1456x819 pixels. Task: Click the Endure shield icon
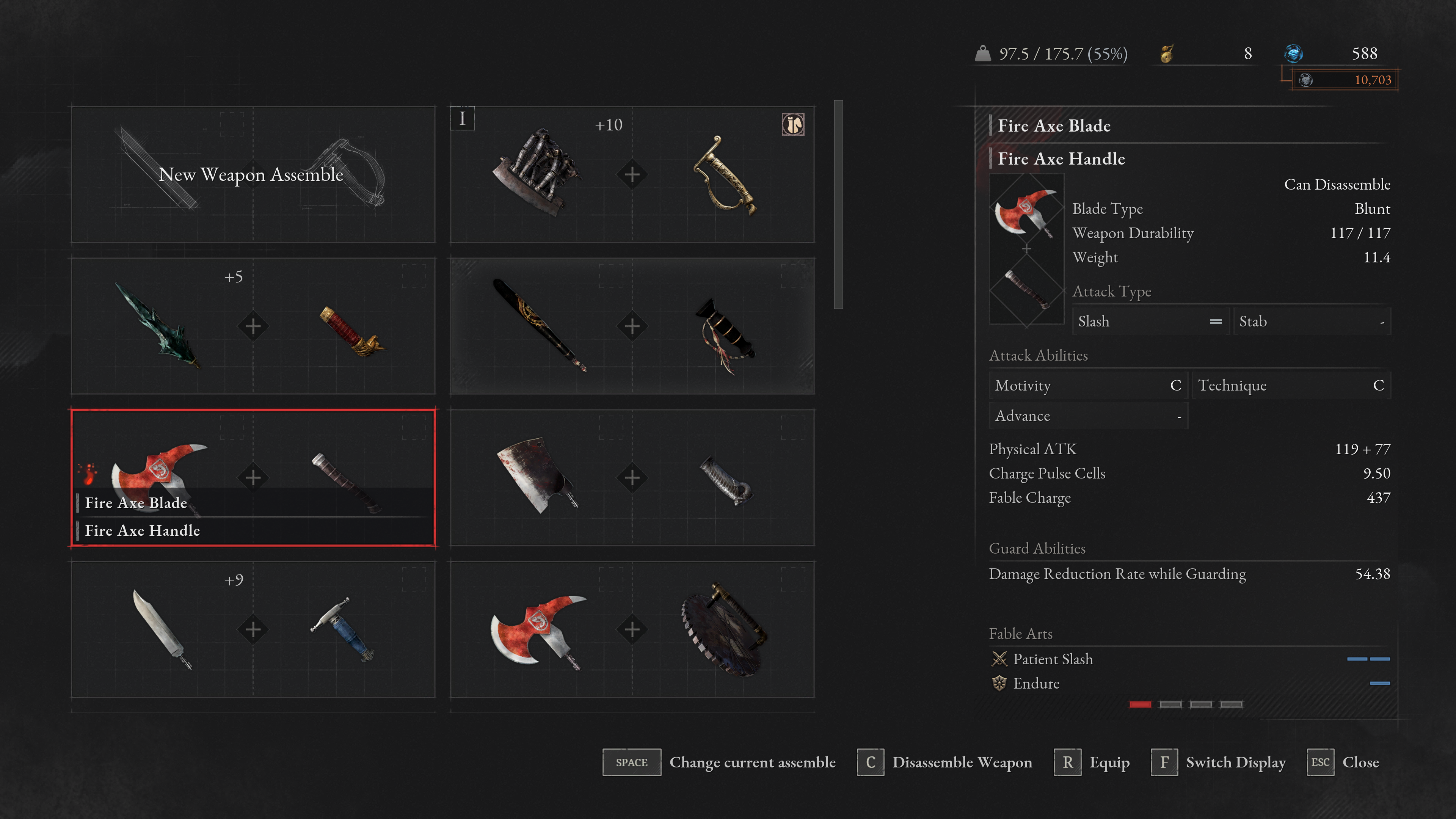tap(999, 683)
